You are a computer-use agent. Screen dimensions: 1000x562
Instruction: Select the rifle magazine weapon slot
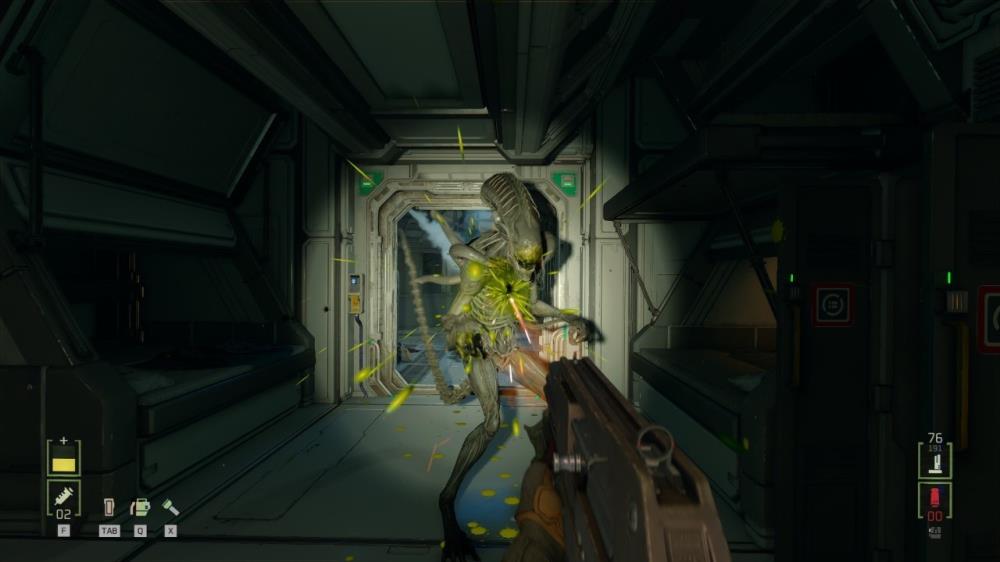(x=935, y=461)
